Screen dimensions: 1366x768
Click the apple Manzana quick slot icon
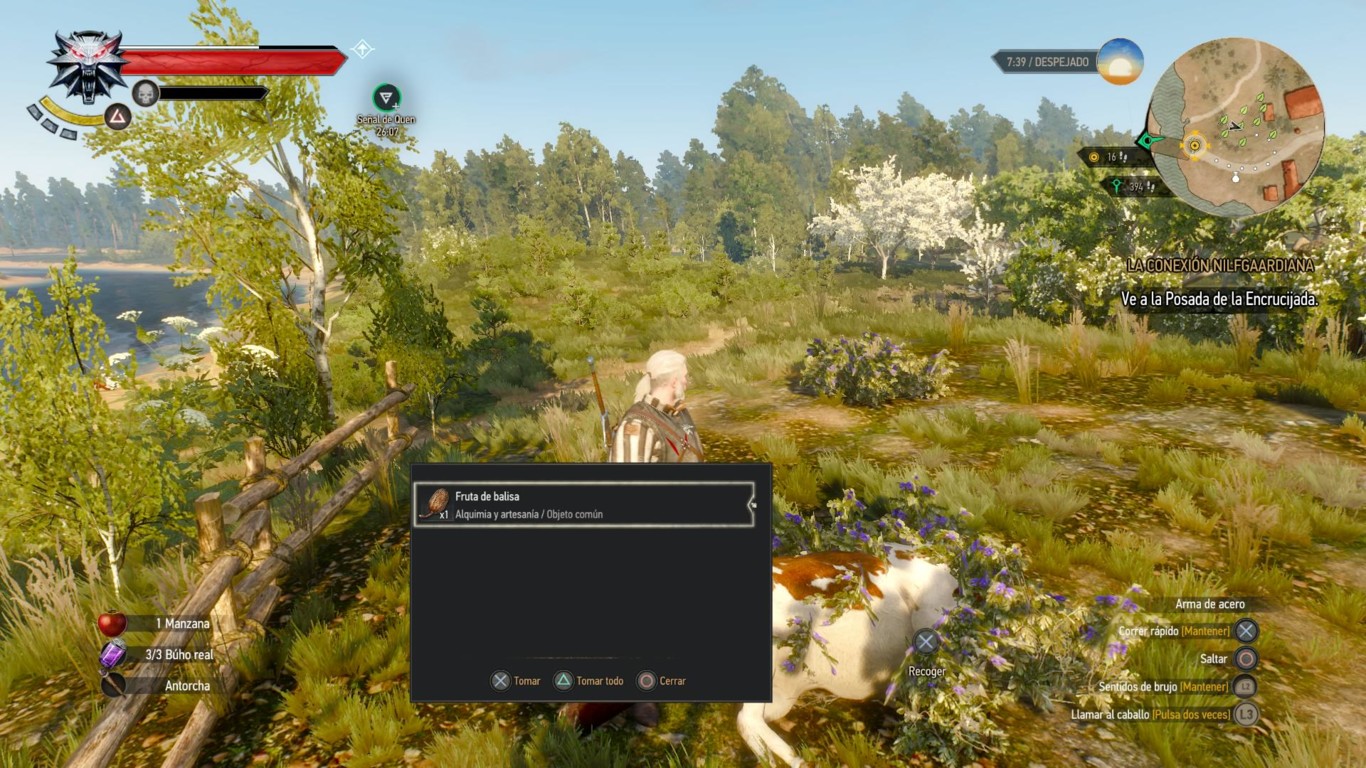pyautogui.click(x=114, y=622)
